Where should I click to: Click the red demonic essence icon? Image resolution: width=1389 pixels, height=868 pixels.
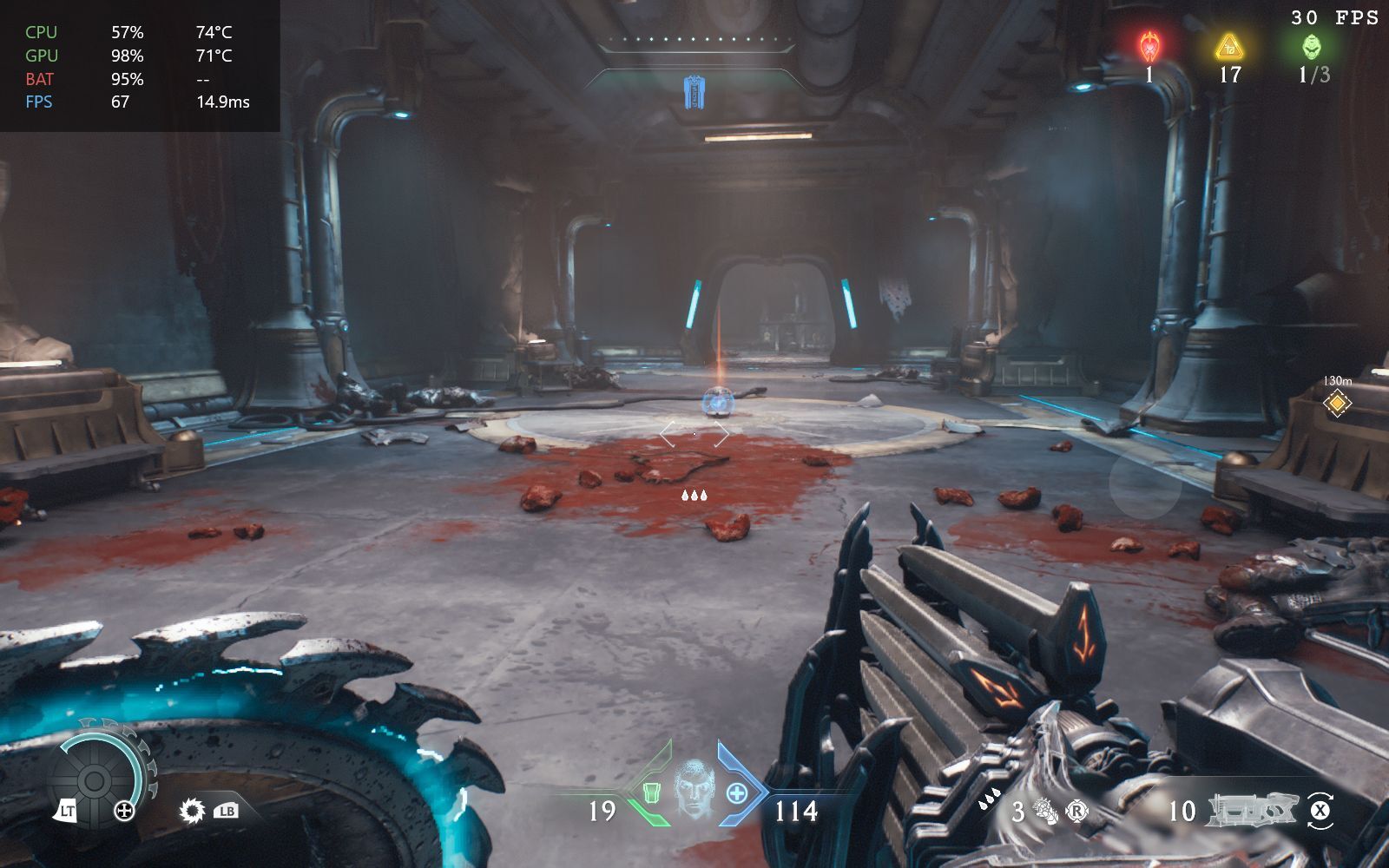tap(1150, 45)
